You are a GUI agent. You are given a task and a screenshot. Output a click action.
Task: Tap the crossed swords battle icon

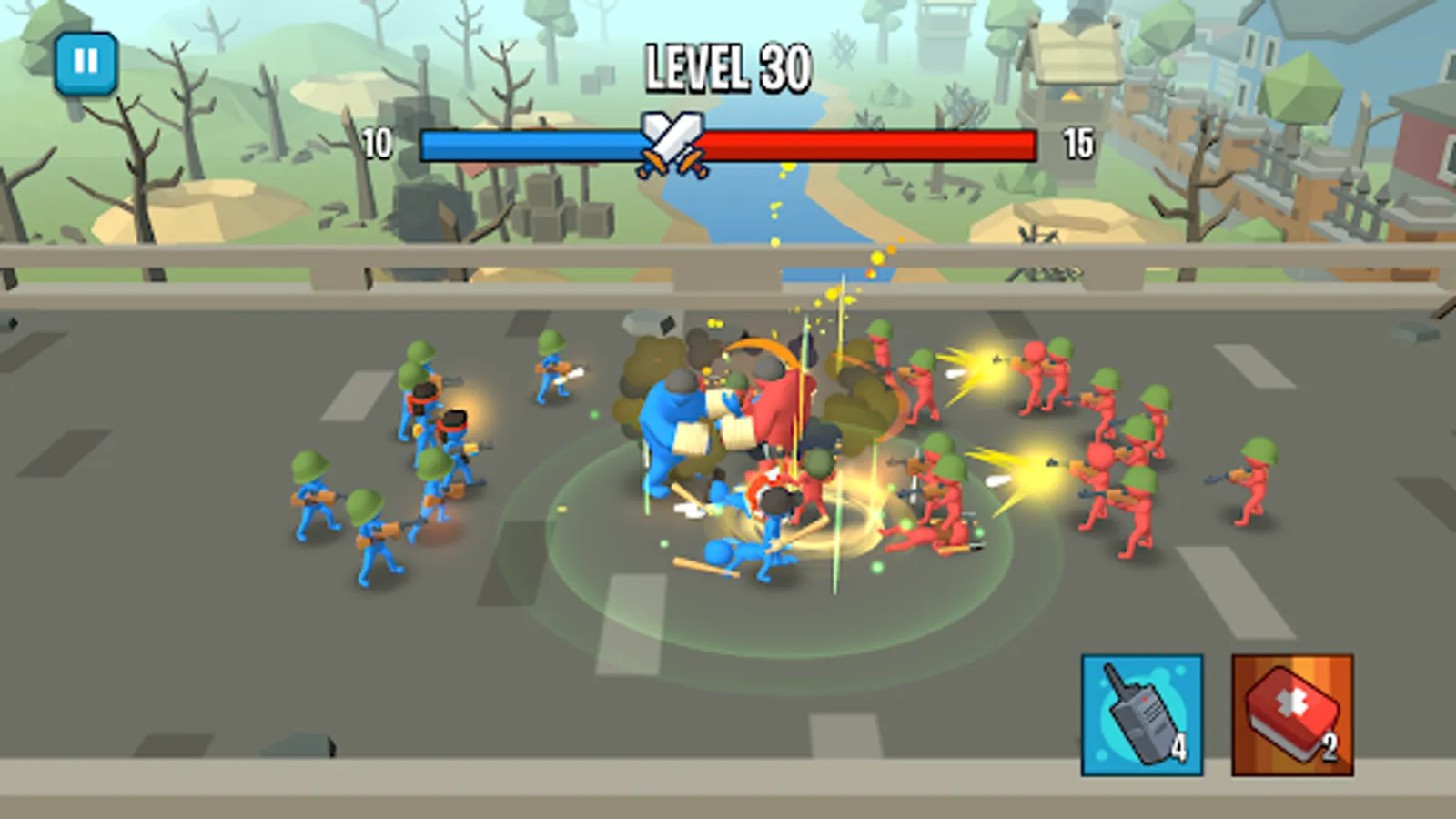(671, 141)
